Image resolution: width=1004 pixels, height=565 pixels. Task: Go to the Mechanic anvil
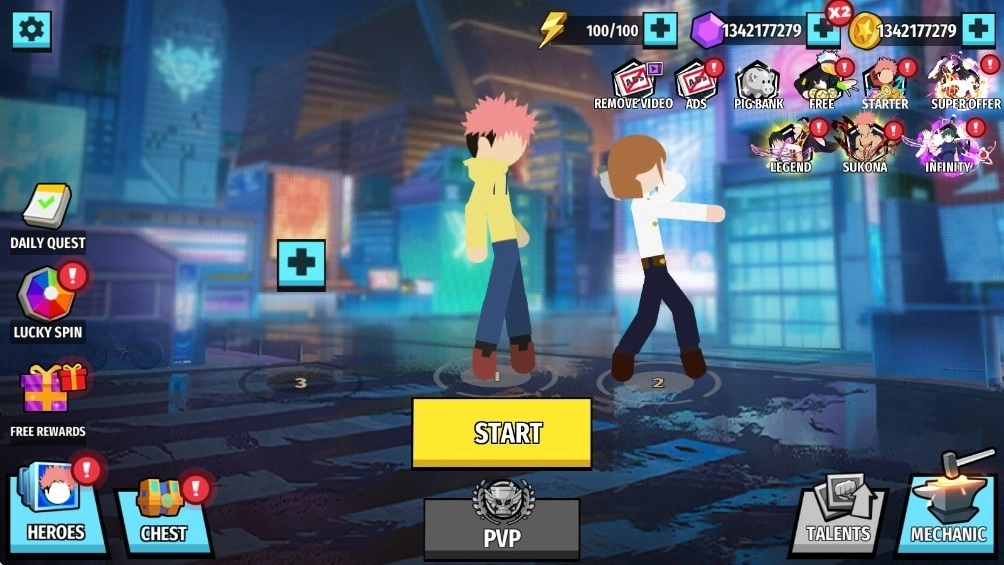(x=947, y=510)
